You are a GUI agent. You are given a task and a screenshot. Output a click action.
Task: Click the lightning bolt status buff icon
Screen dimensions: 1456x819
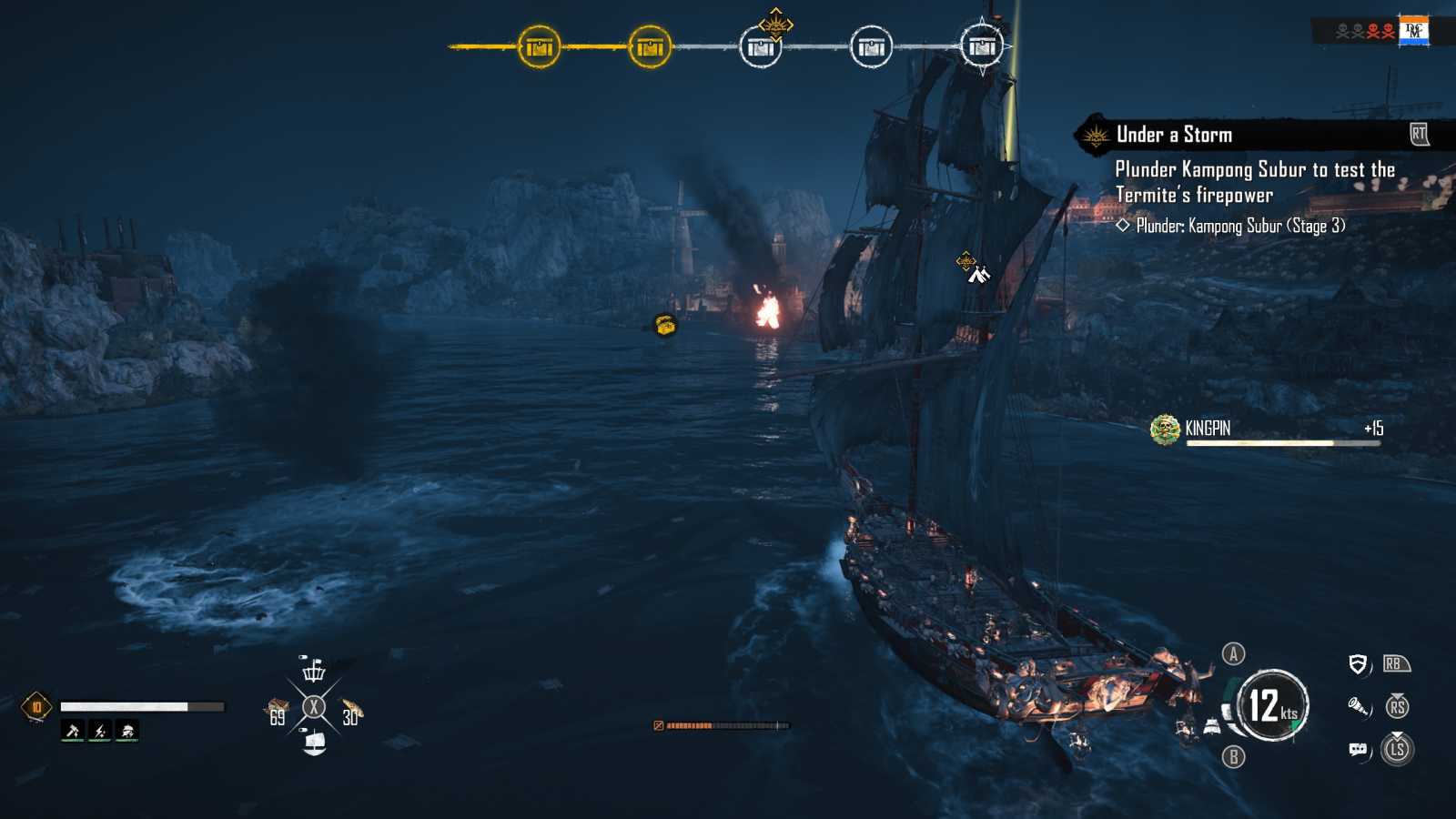click(100, 730)
